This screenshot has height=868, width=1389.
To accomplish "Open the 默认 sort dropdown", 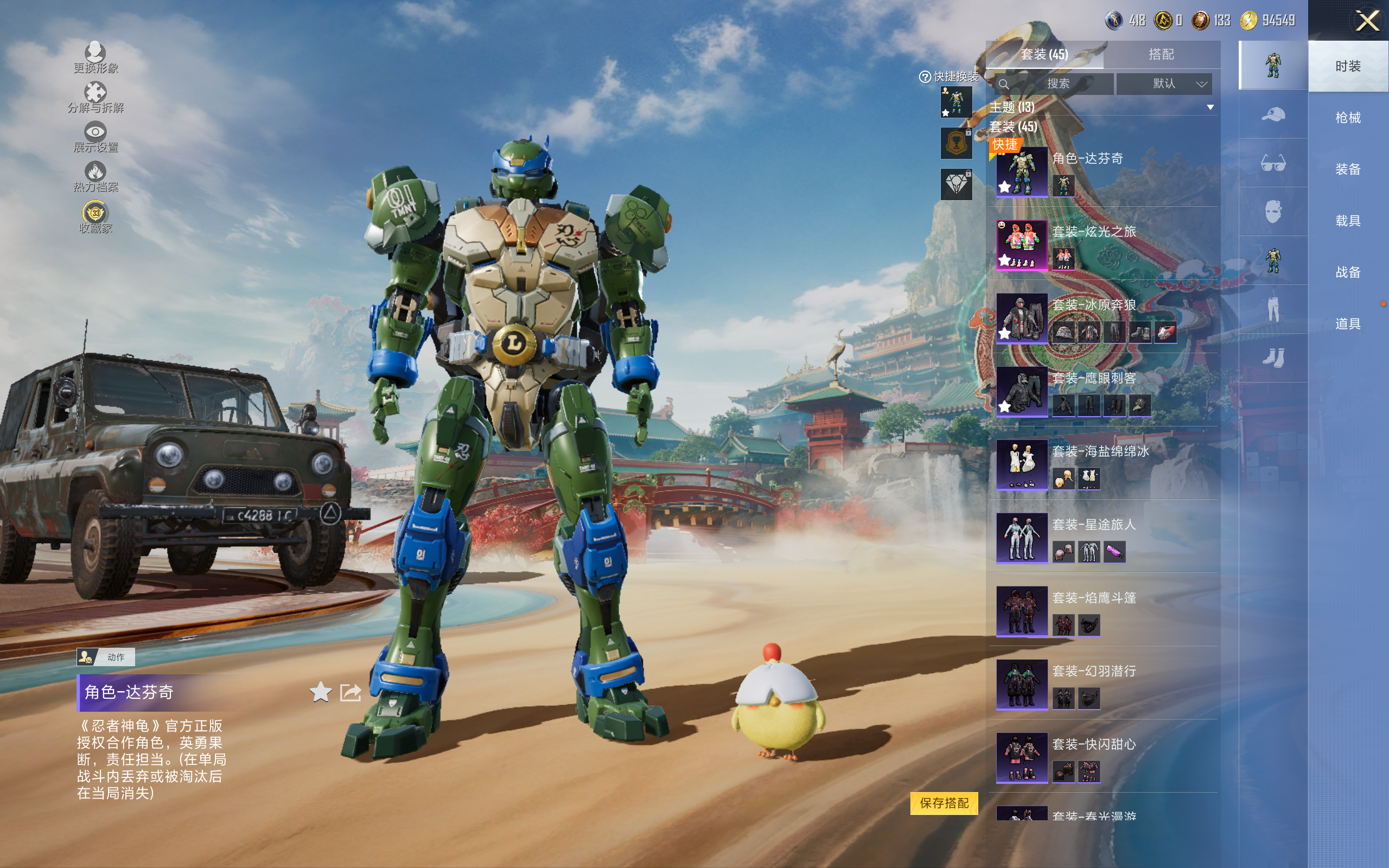I will coord(1164,84).
